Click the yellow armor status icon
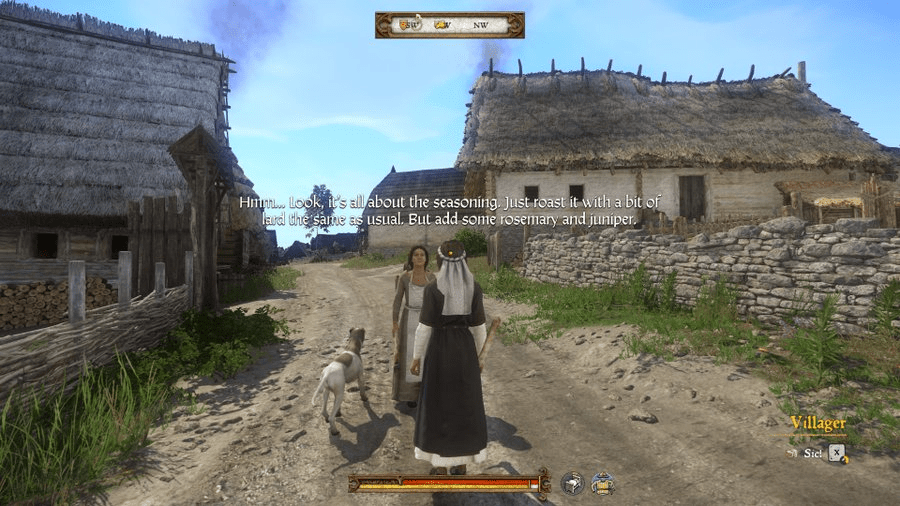 (601, 483)
